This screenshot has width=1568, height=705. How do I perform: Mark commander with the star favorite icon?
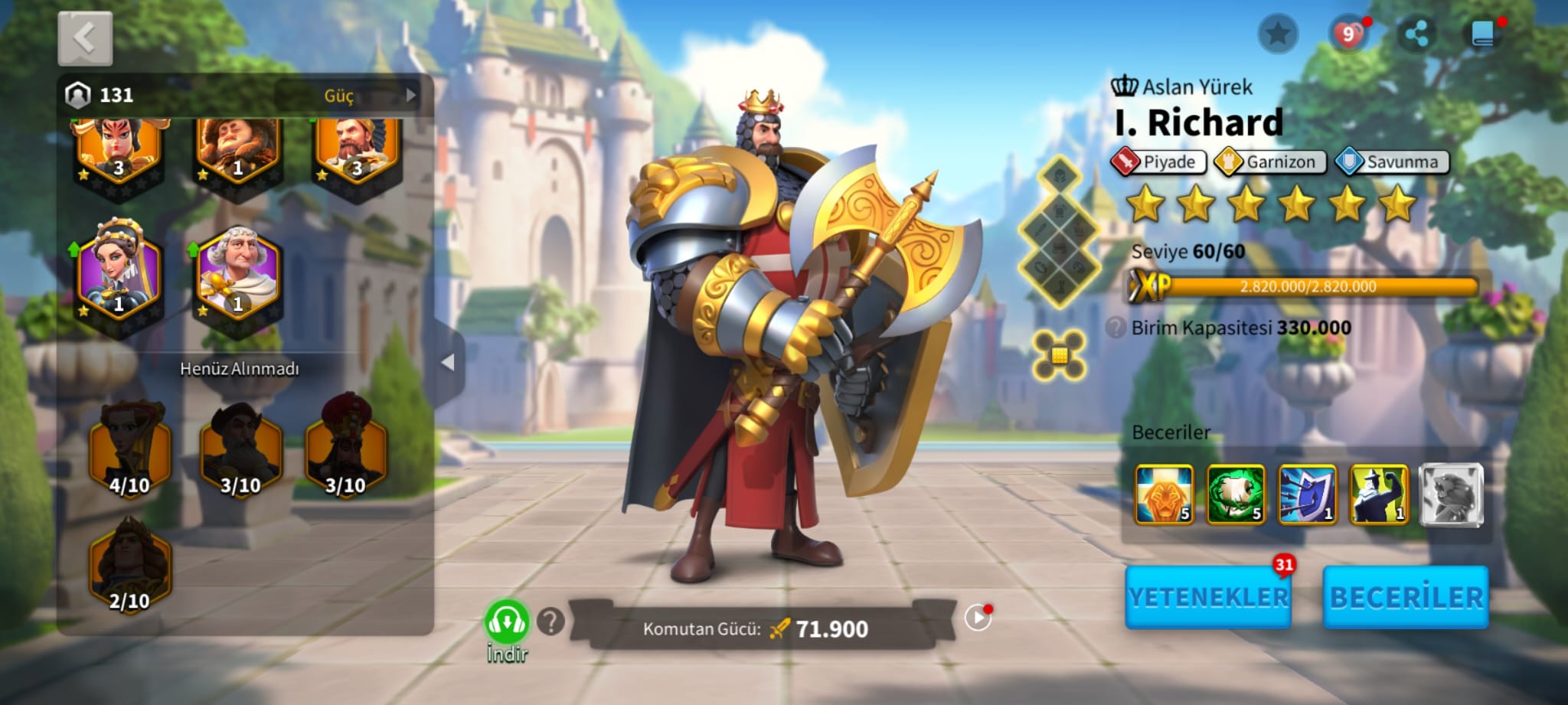(x=1277, y=34)
